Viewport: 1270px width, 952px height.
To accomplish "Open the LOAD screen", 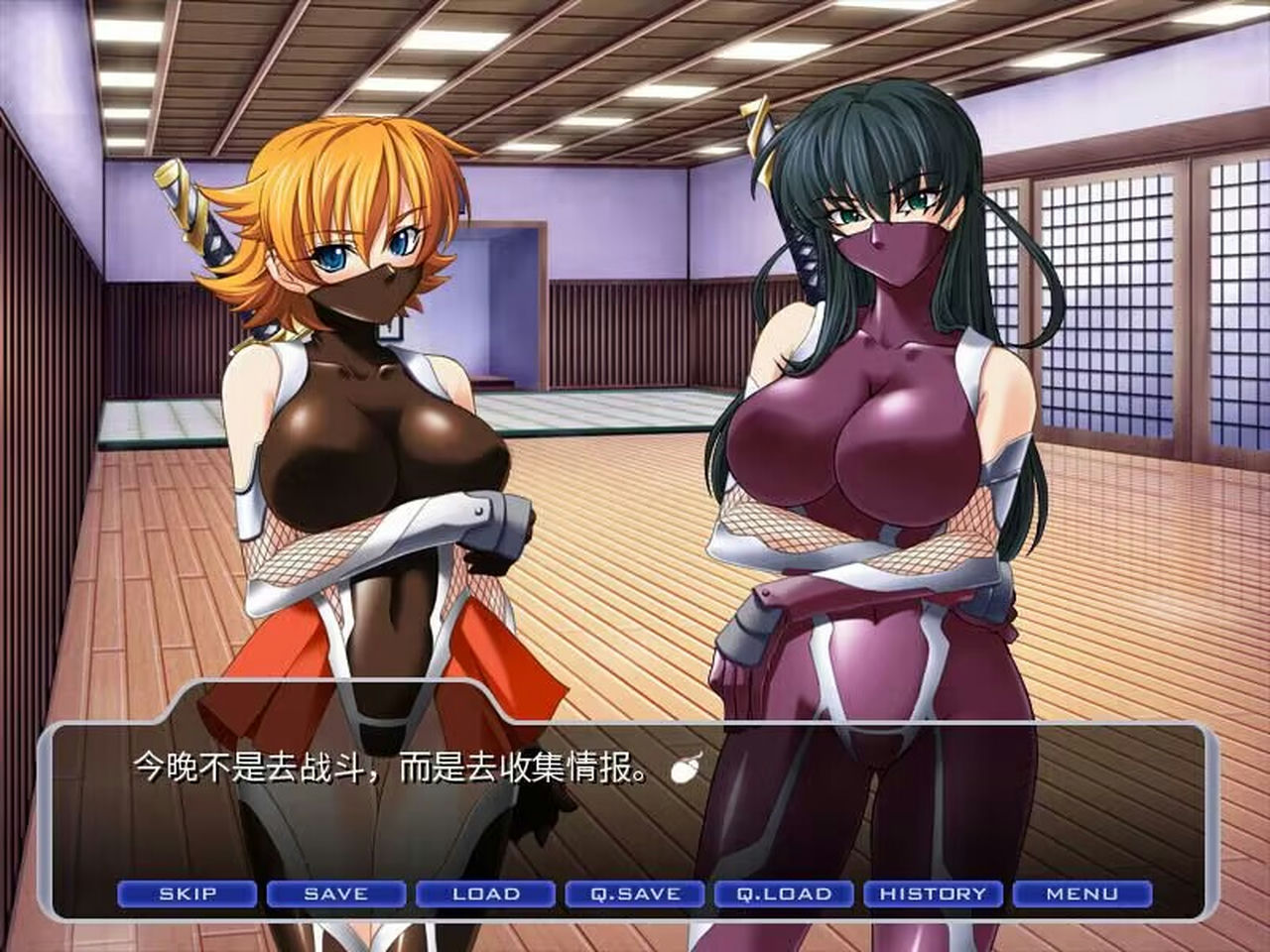I will 485,892.
